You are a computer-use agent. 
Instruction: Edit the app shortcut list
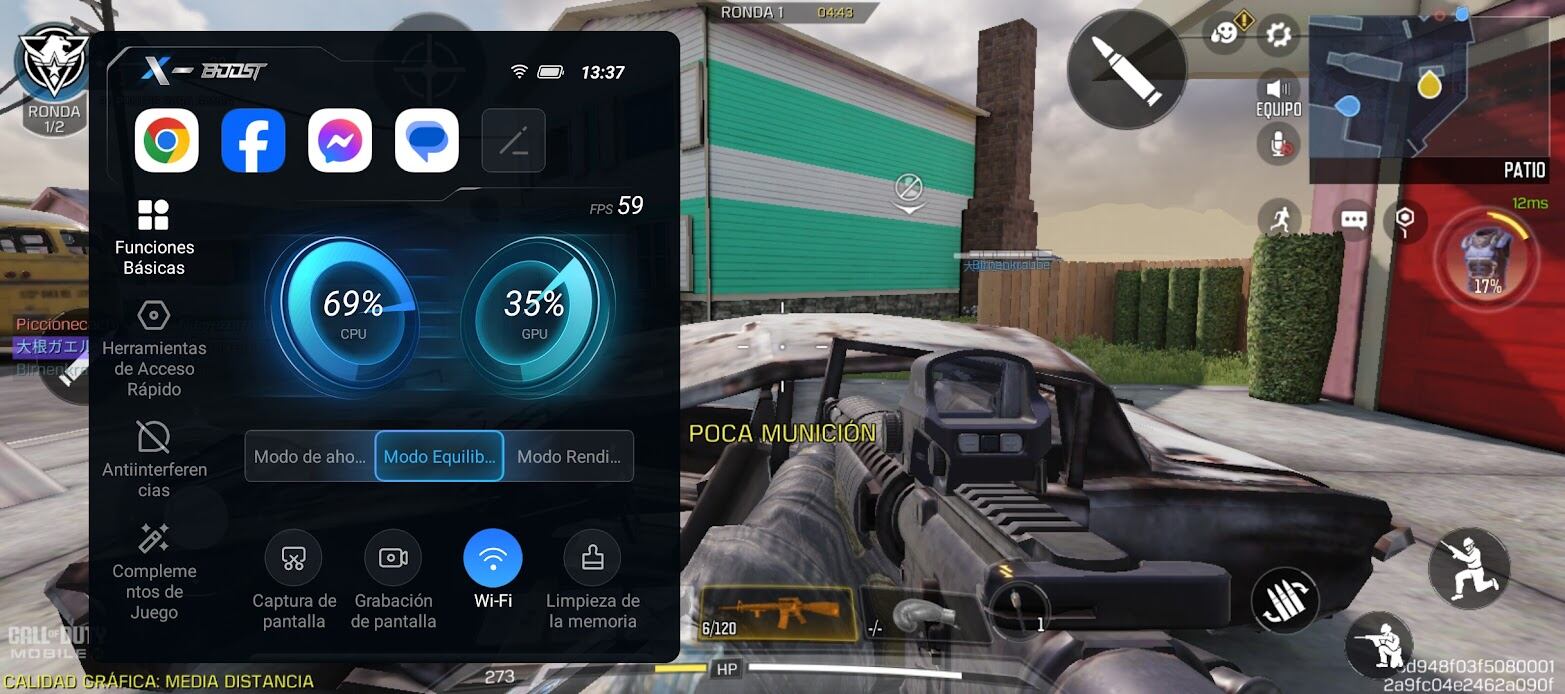tap(513, 141)
